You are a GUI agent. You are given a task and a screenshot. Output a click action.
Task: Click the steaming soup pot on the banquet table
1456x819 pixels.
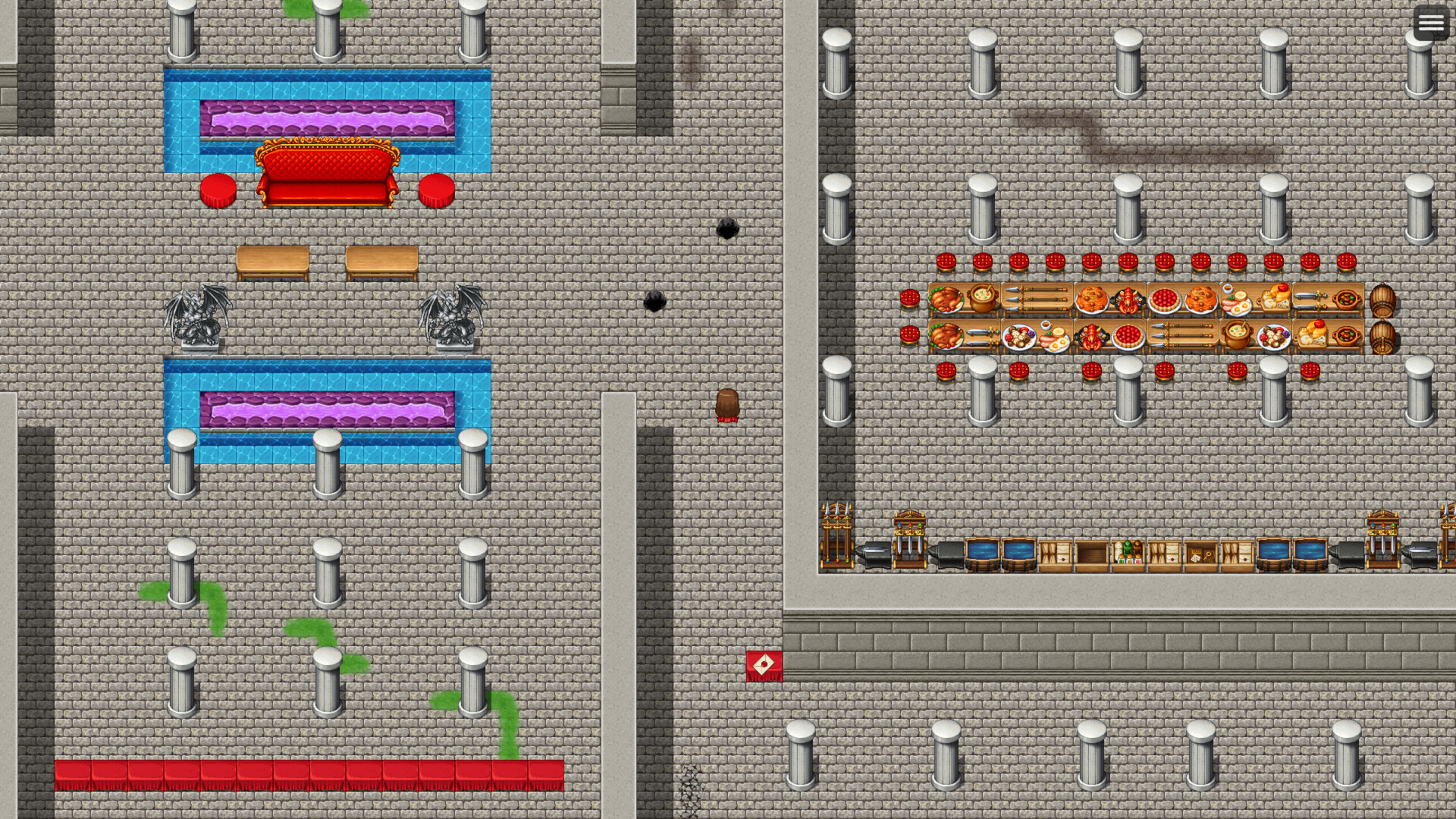[x=984, y=297]
